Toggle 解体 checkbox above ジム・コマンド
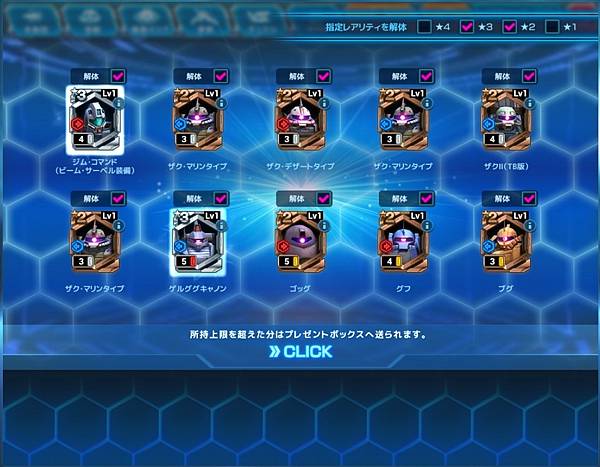The image size is (600, 467). [117, 75]
